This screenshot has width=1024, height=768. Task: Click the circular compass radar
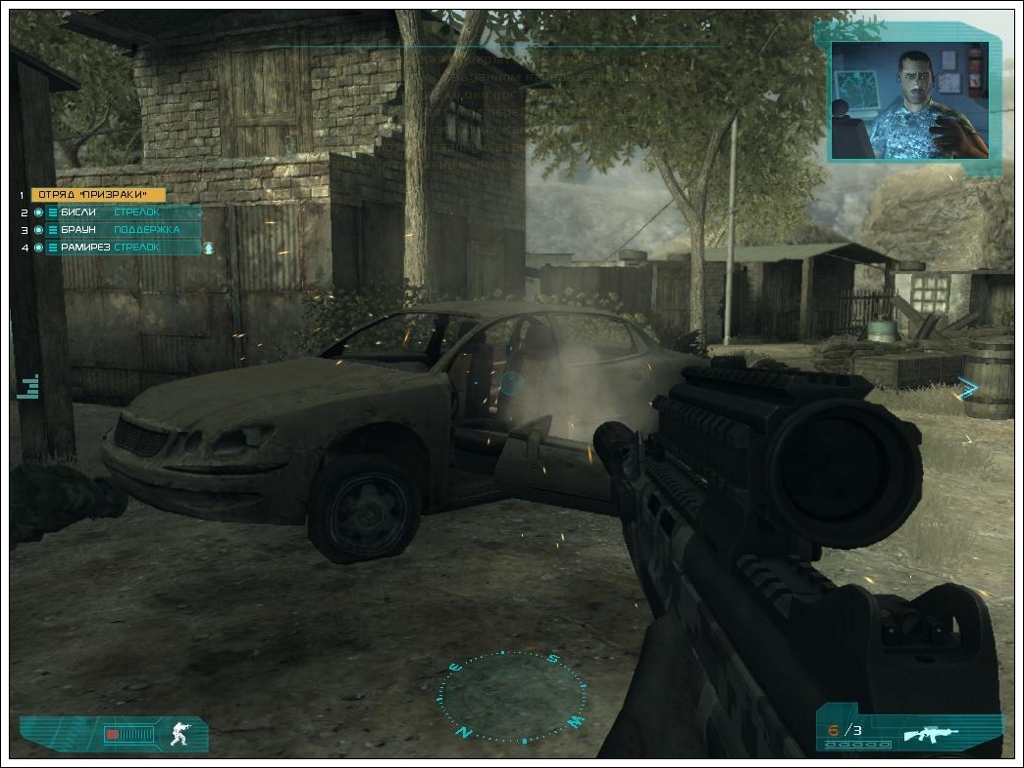[x=513, y=697]
